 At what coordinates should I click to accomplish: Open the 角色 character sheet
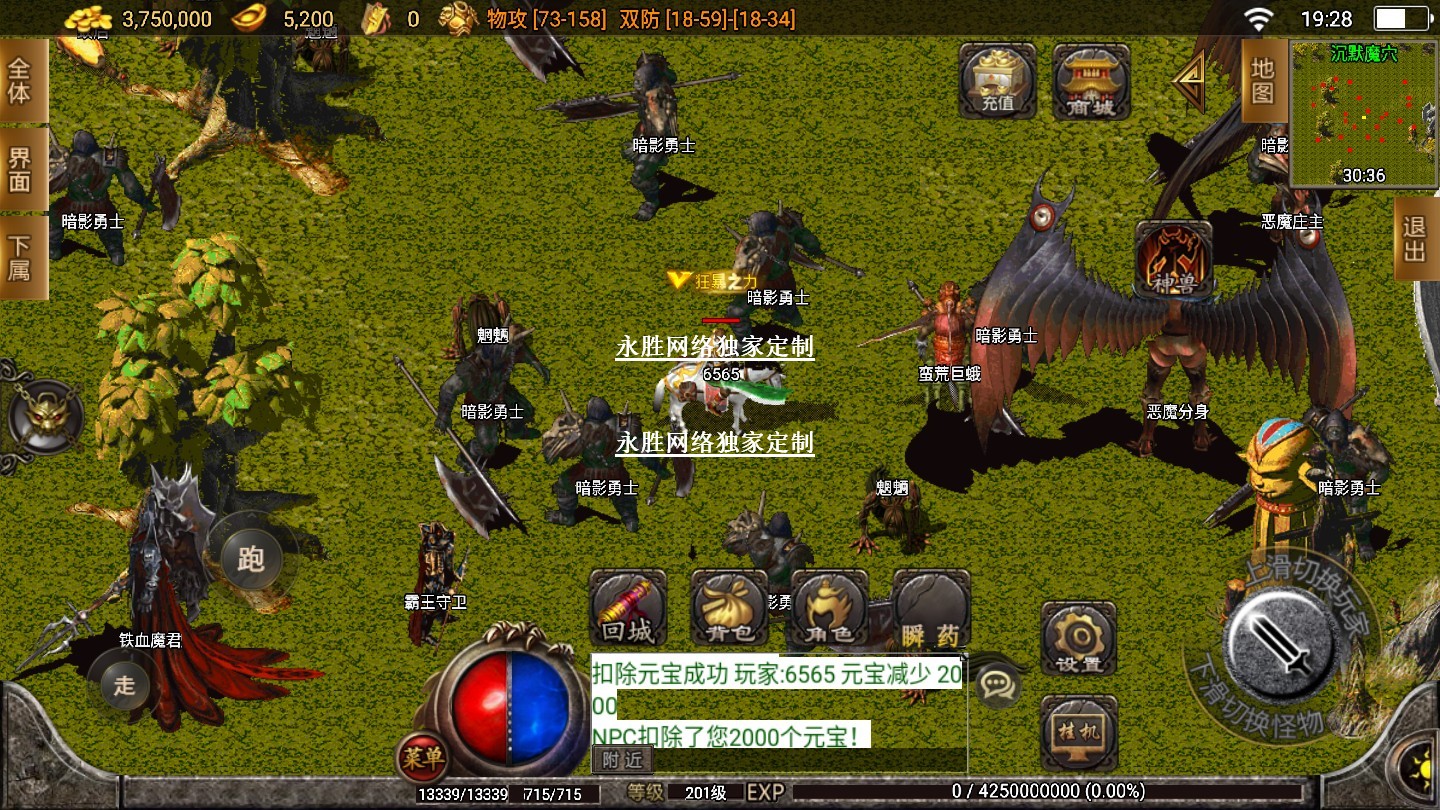point(829,608)
